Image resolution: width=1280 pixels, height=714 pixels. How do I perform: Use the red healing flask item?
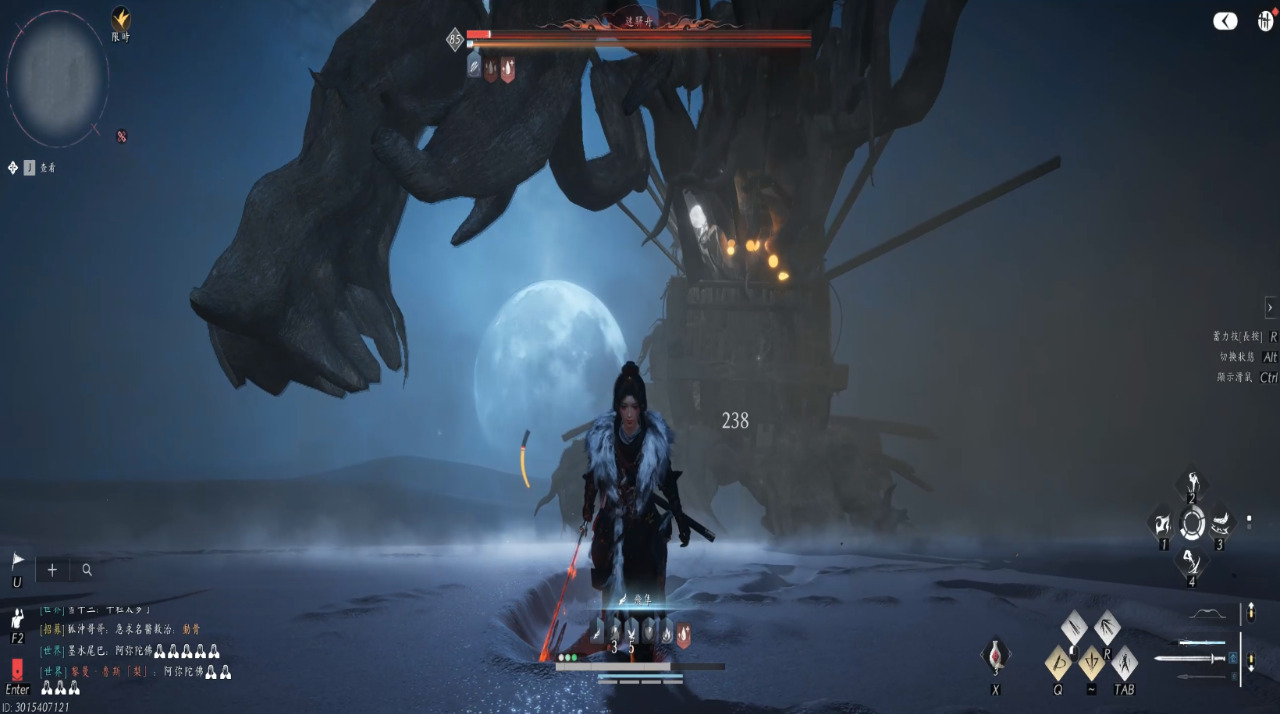point(996,656)
